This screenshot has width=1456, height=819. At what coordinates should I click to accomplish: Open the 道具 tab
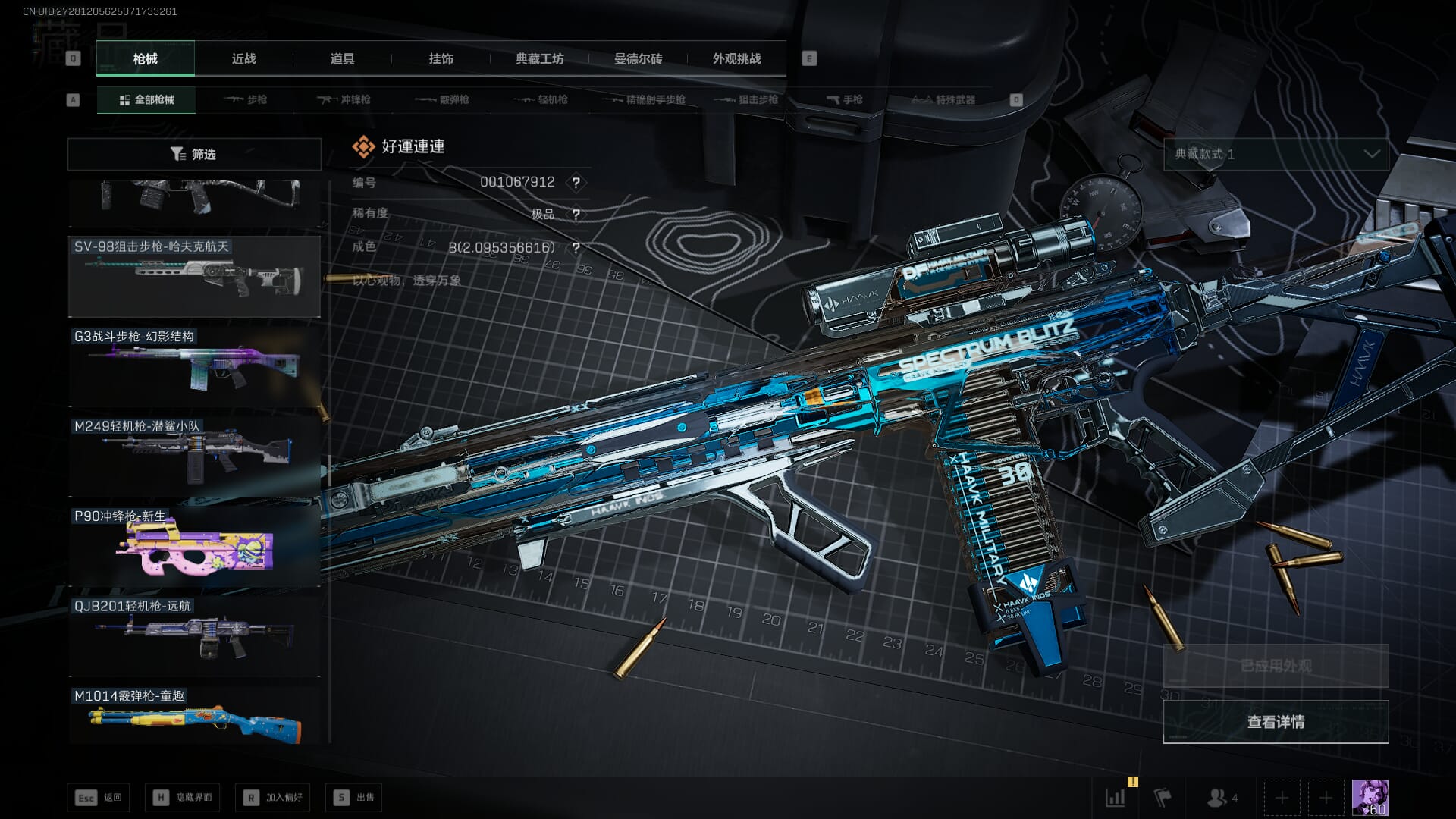342,58
